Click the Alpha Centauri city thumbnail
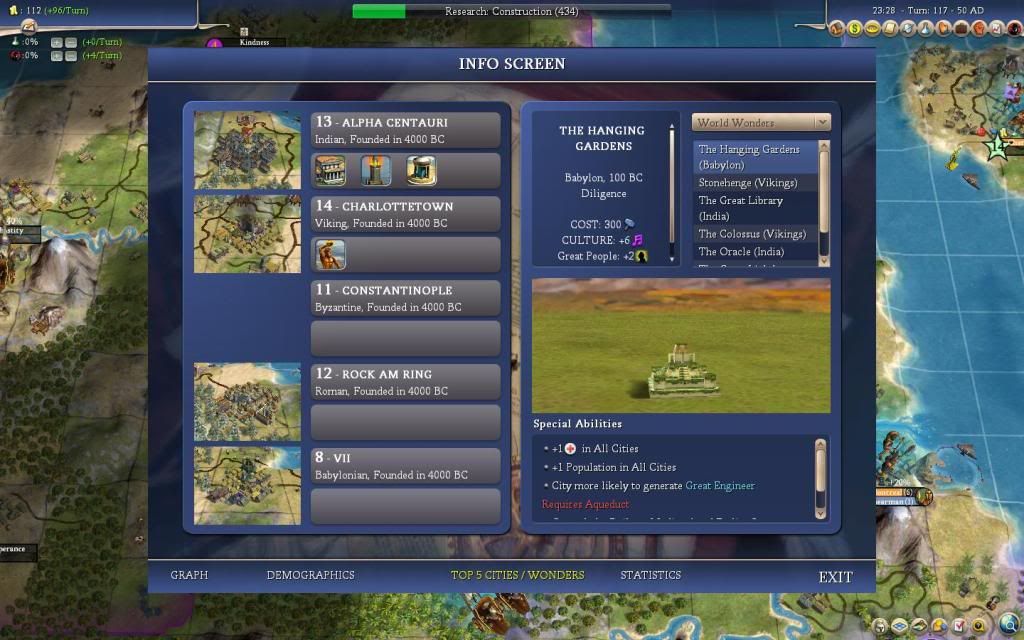Screen dimensions: 1024x640 click(247, 149)
